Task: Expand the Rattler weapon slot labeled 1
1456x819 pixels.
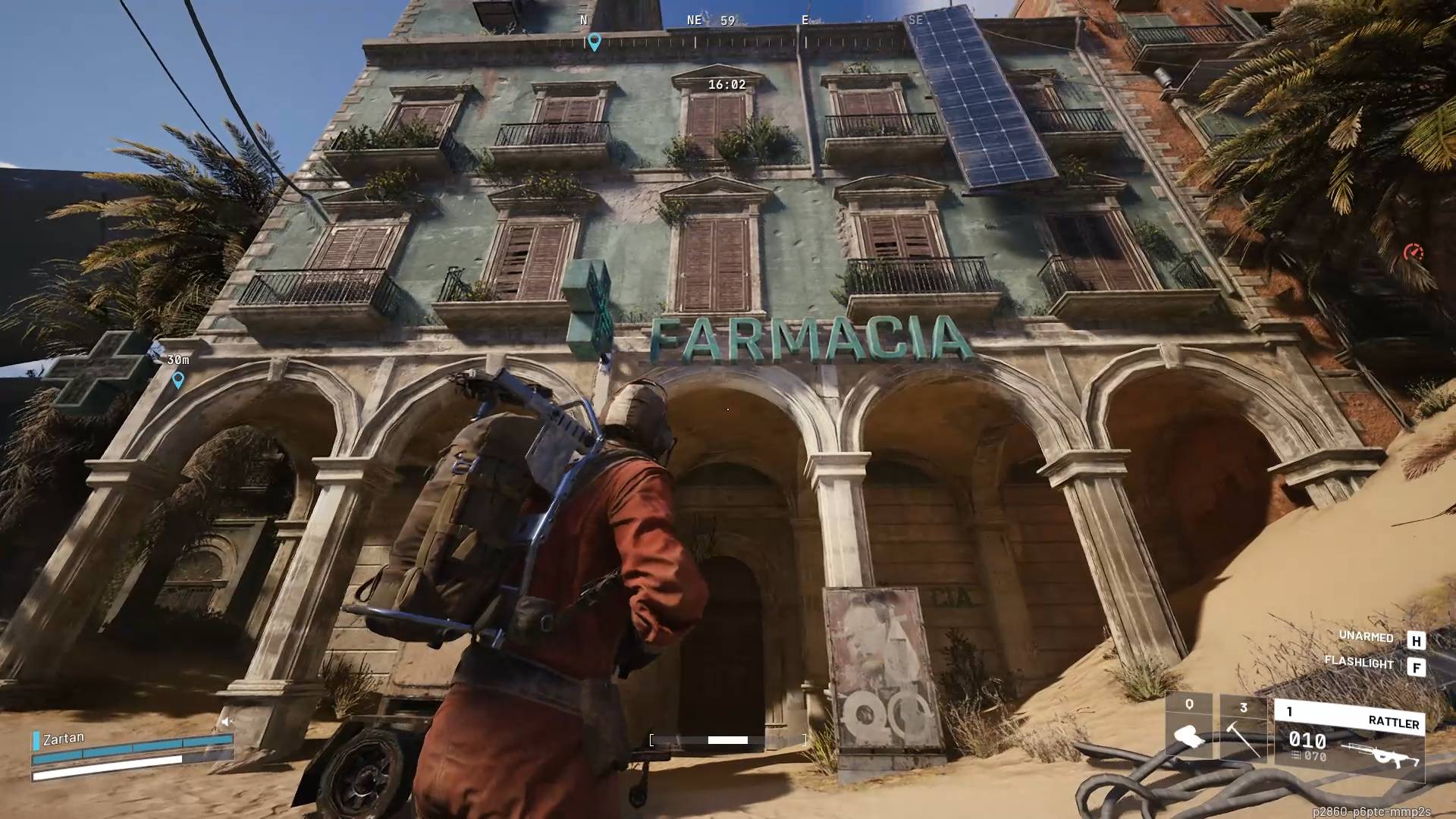Action: click(1290, 711)
